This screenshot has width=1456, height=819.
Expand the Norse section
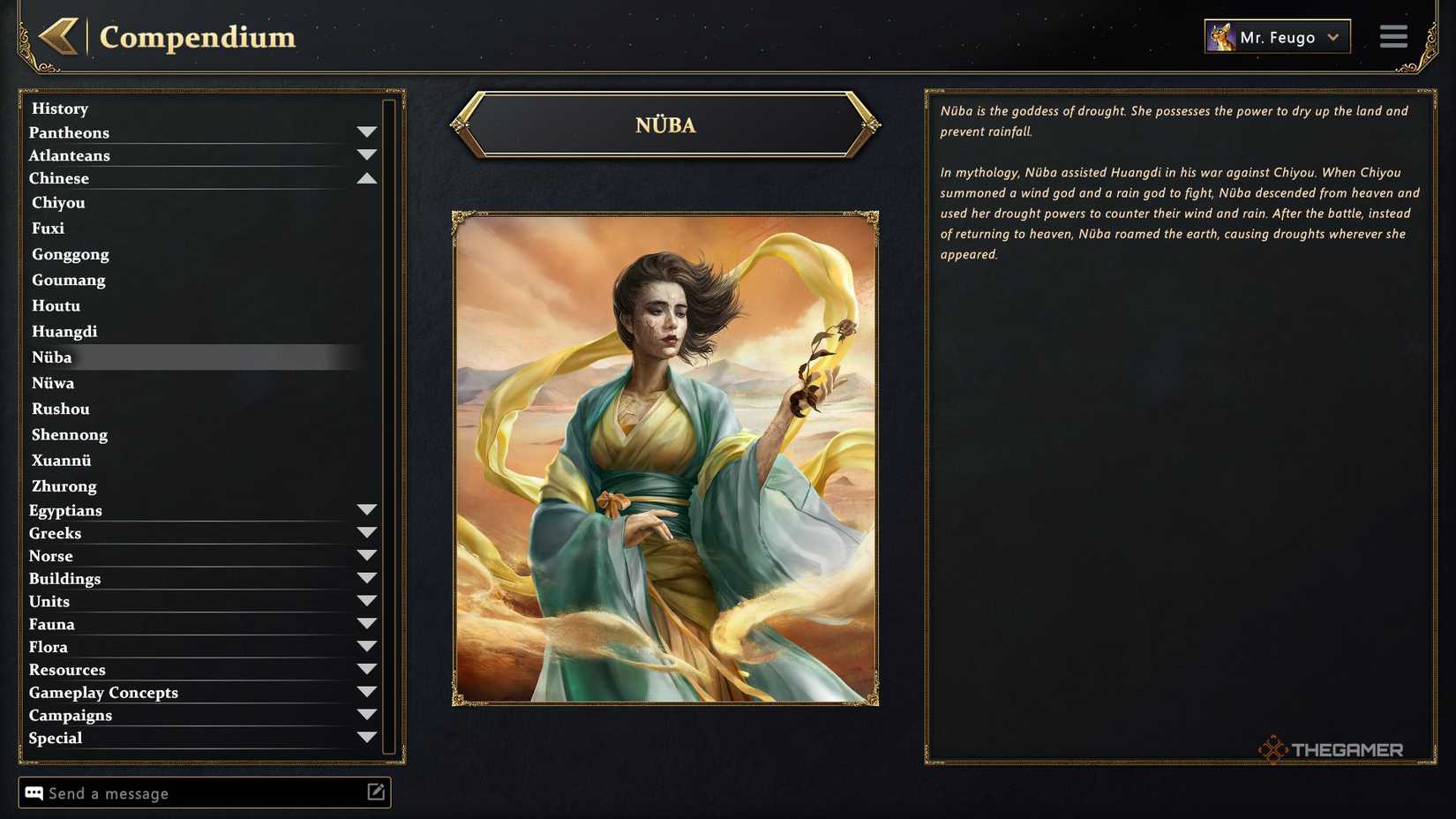click(x=368, y=554)
